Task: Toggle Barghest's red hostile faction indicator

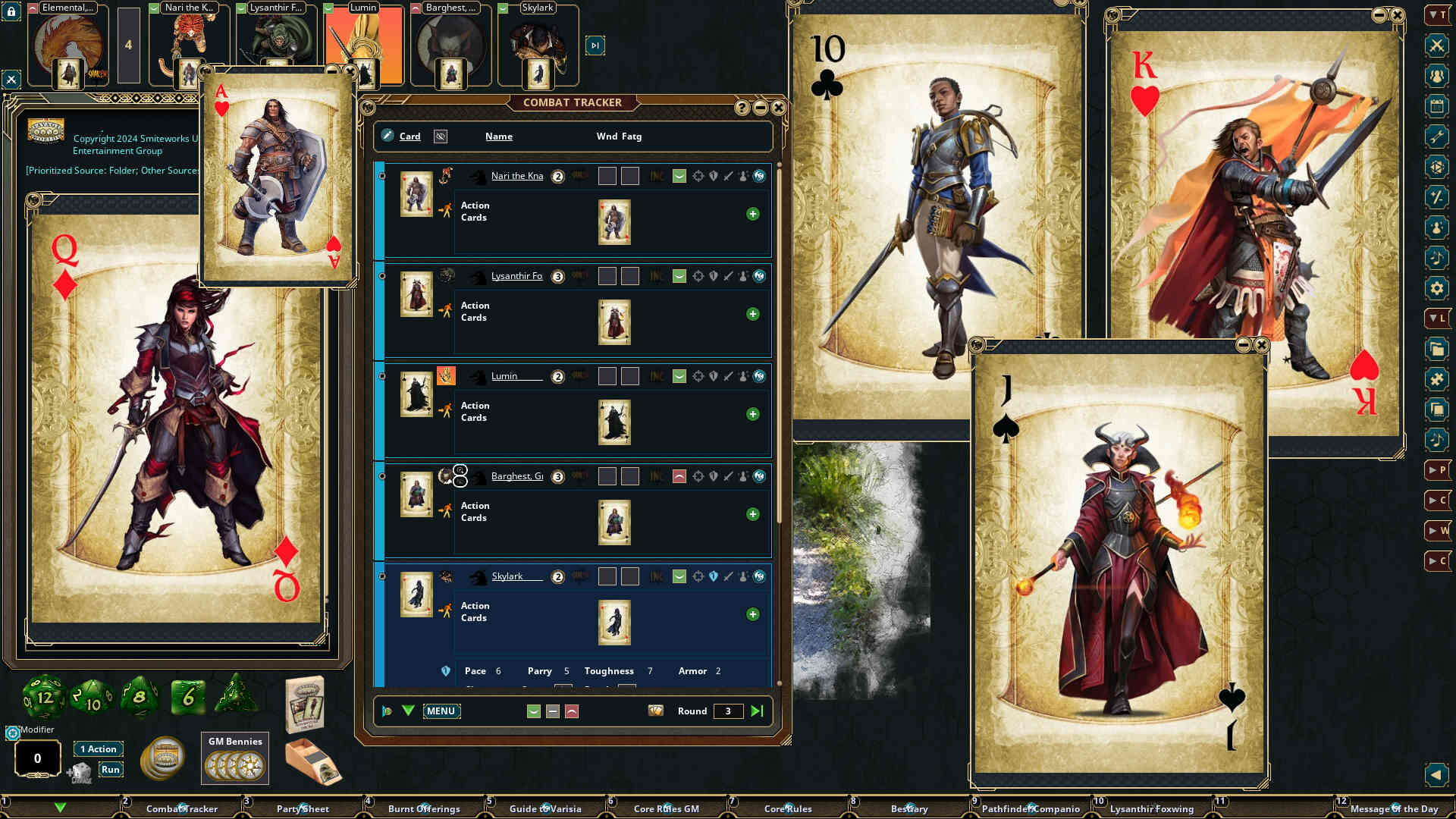Action: [679, 476]
